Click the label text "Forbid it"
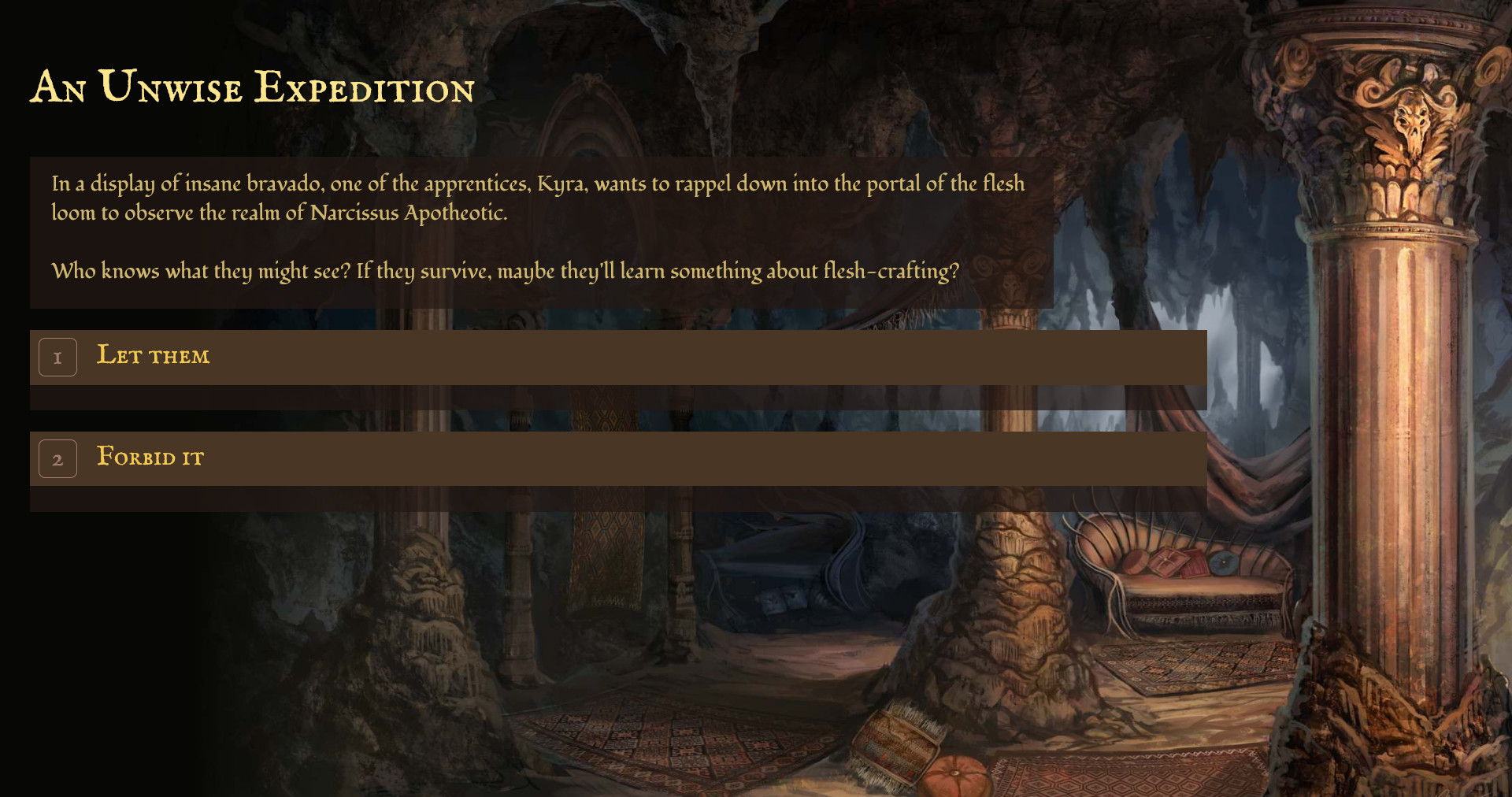The height and width of the screenshot is (797, 1512). (150, 458)
